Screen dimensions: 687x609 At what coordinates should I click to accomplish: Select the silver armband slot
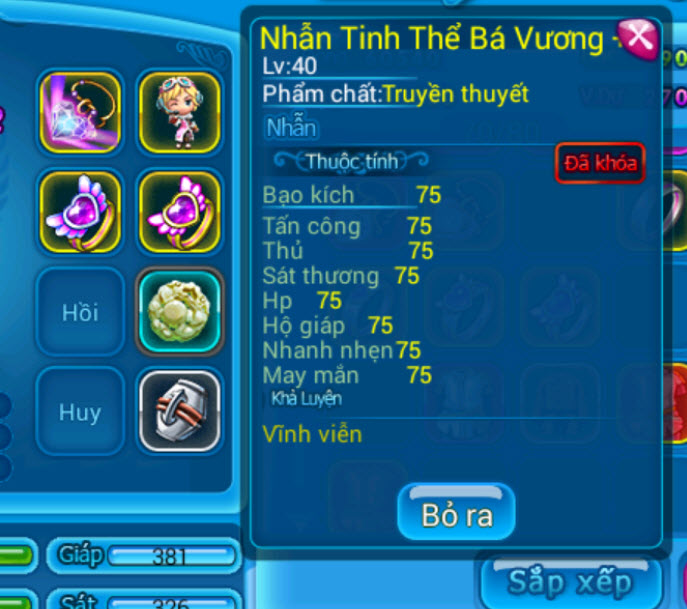coord(179,411)
